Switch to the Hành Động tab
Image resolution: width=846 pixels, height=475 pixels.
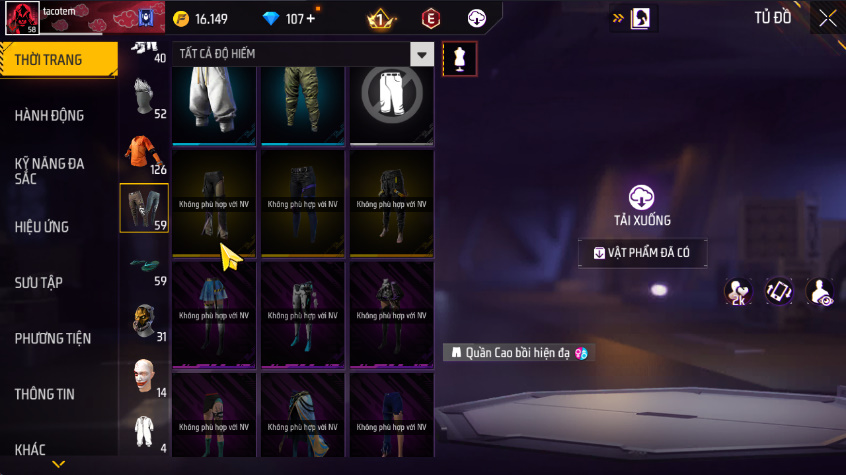(50, 115)
